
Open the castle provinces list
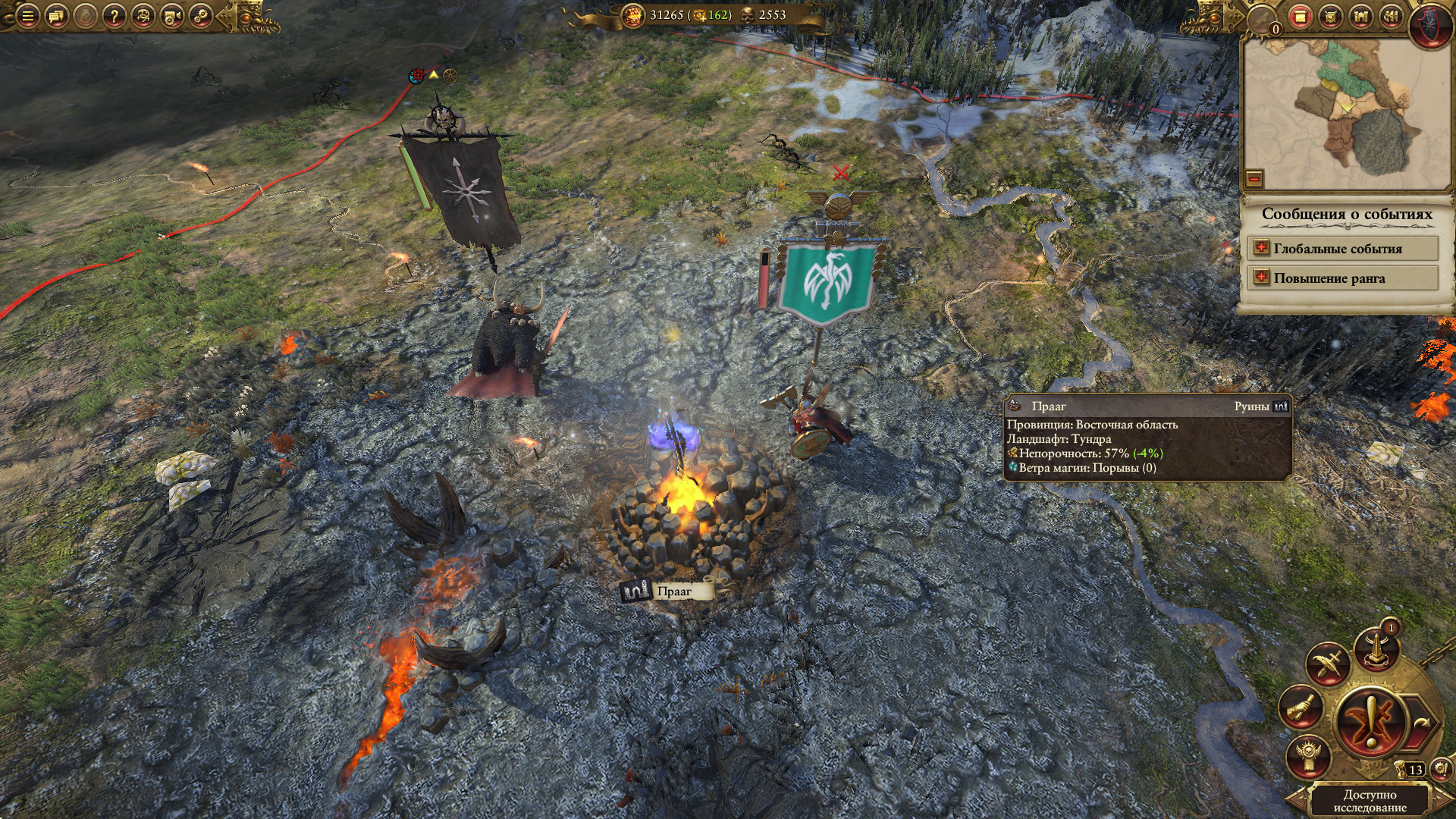point(1360,17)
